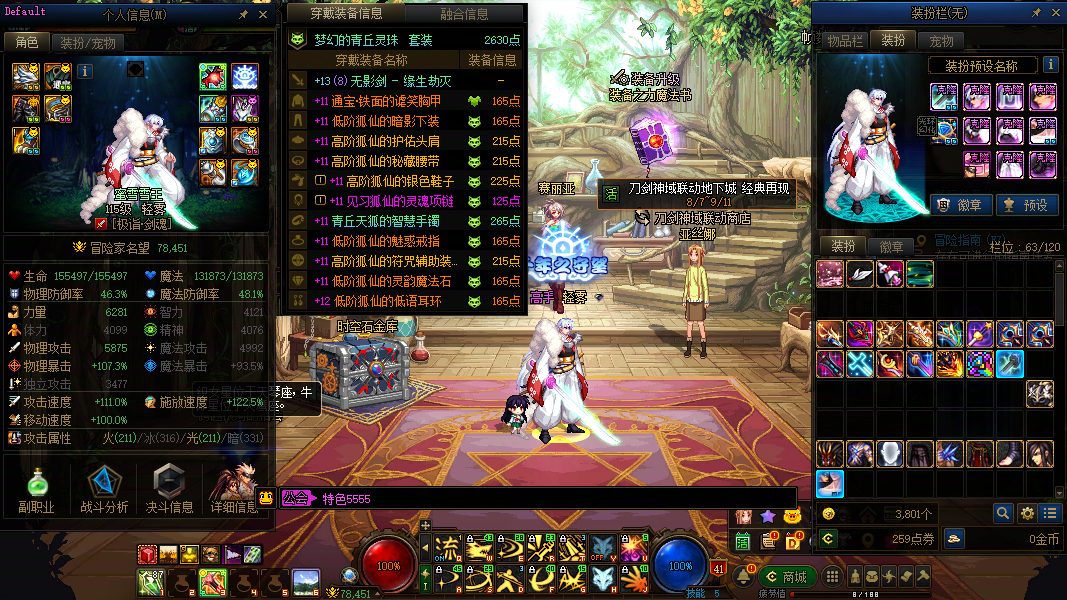Close the 装扮栏 avatar panel

pos(1053,15)
